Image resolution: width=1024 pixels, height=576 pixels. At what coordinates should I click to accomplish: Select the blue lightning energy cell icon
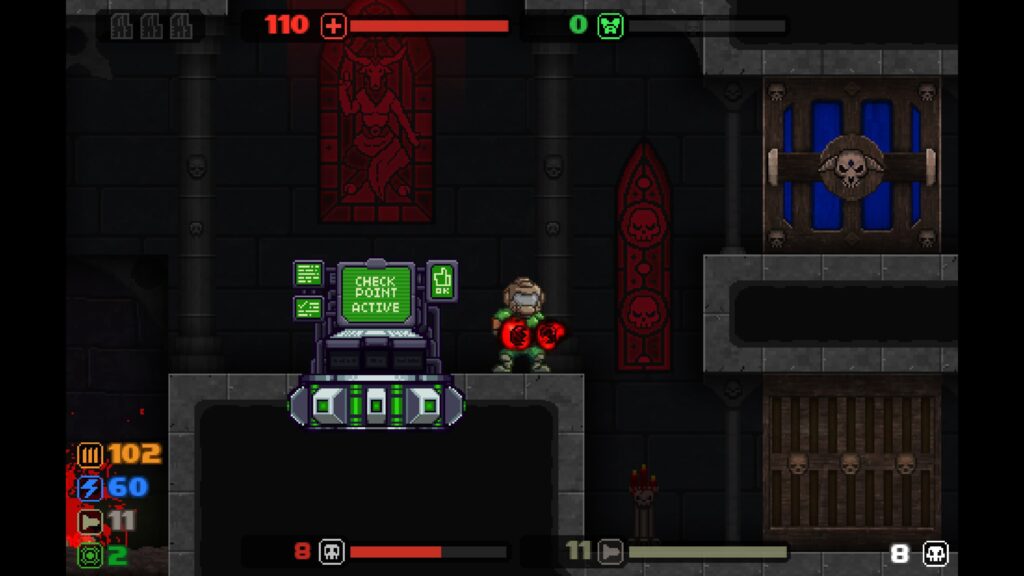[91, 488]
